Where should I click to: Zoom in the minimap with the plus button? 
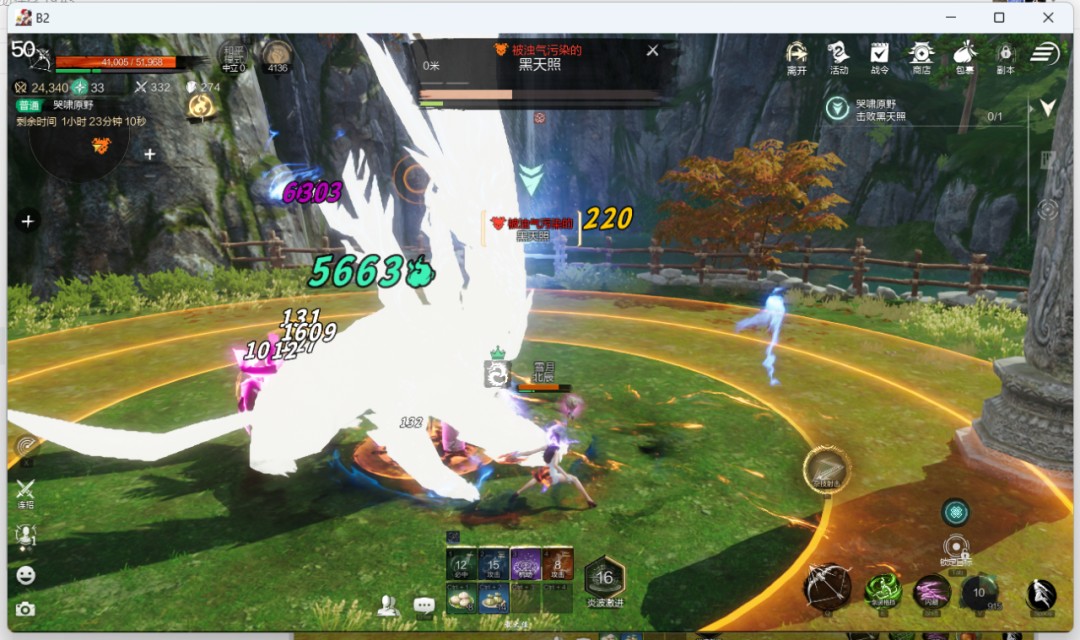pos(150,154)
